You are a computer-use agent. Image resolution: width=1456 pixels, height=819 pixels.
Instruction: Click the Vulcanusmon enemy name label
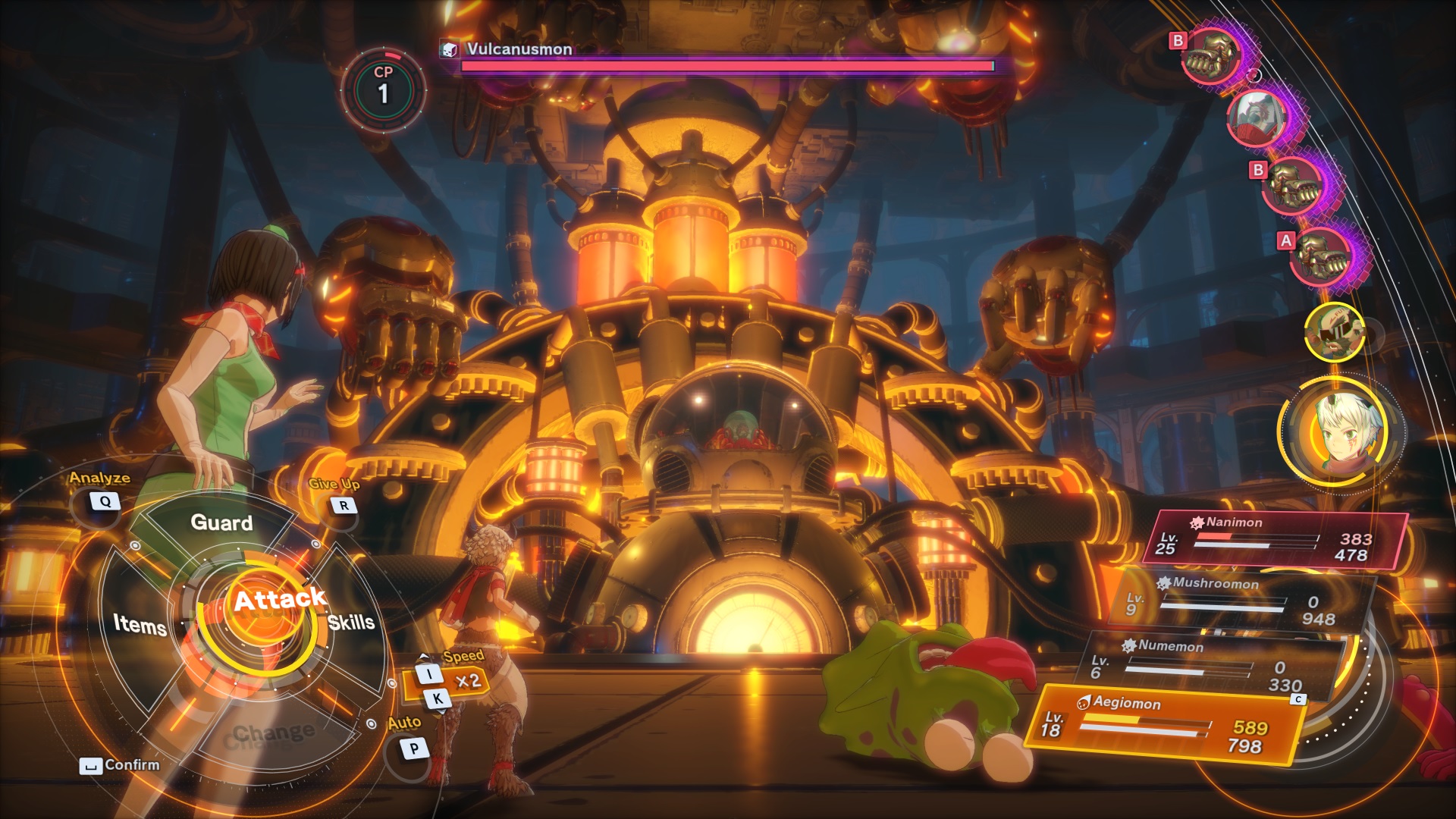[519, 49]
